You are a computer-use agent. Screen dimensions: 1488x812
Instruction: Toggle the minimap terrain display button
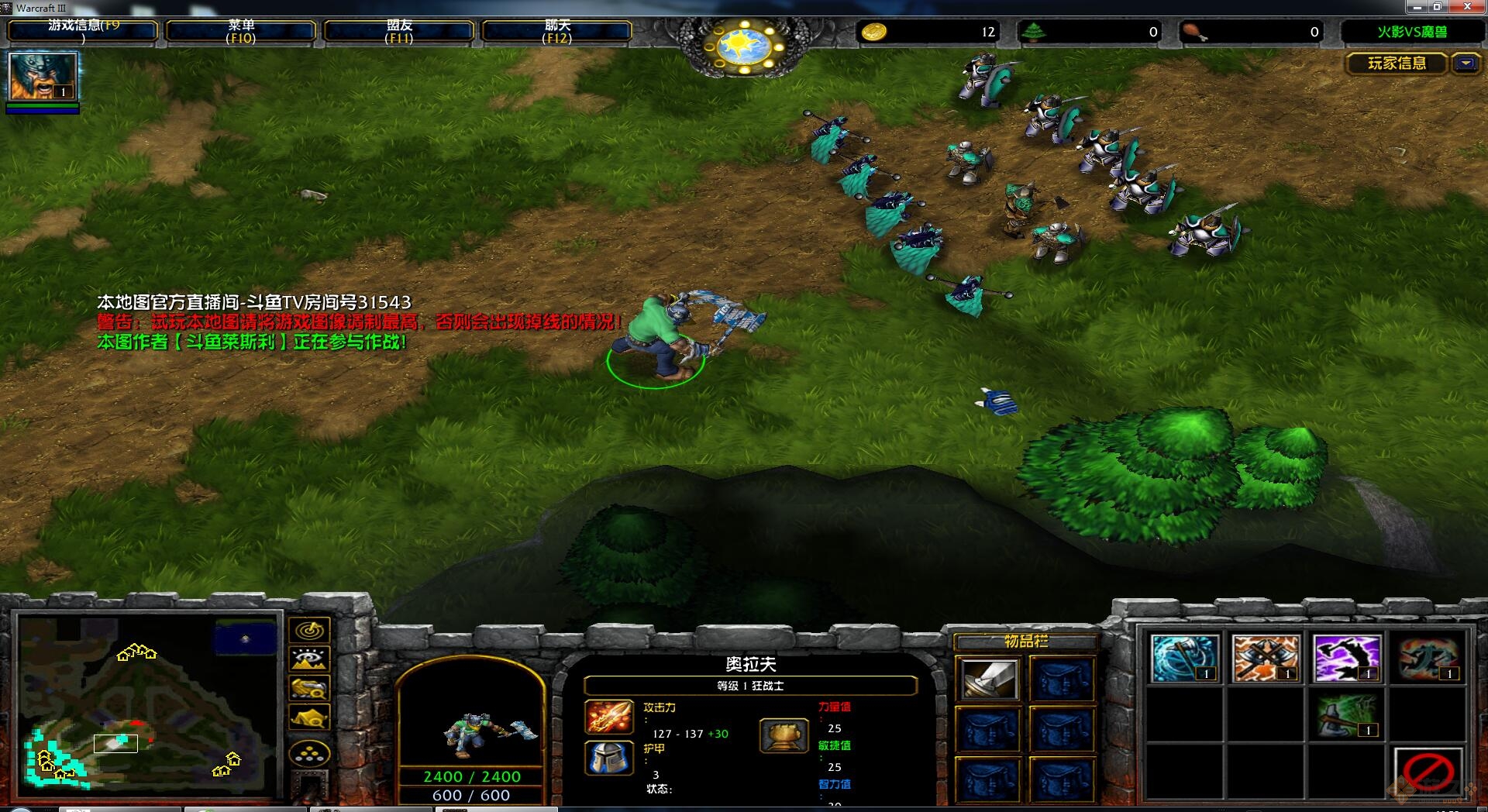(x=310, y=659)
